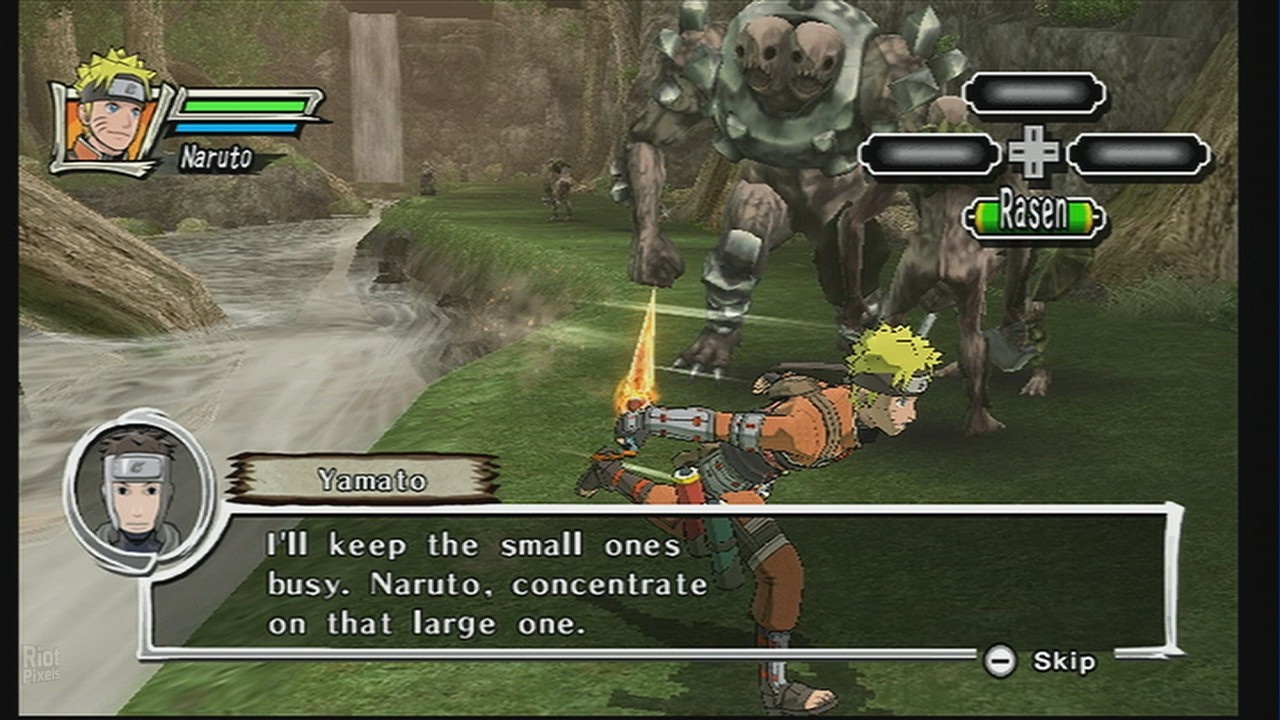Click Naruto's green health bar

coord(242,108)
